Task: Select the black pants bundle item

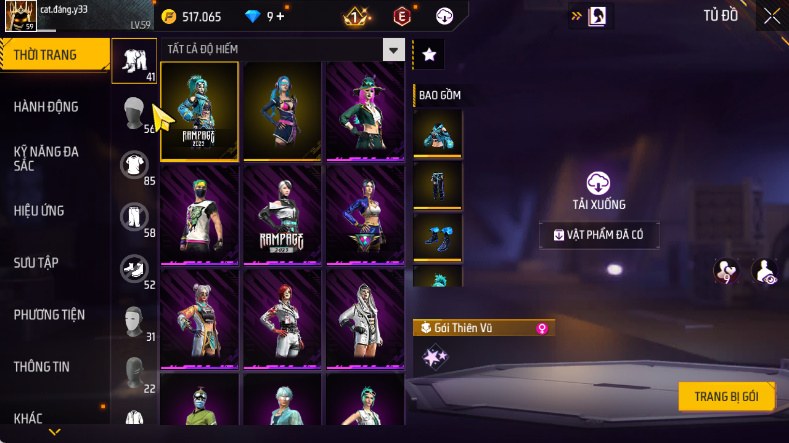Action: point(437,185)
